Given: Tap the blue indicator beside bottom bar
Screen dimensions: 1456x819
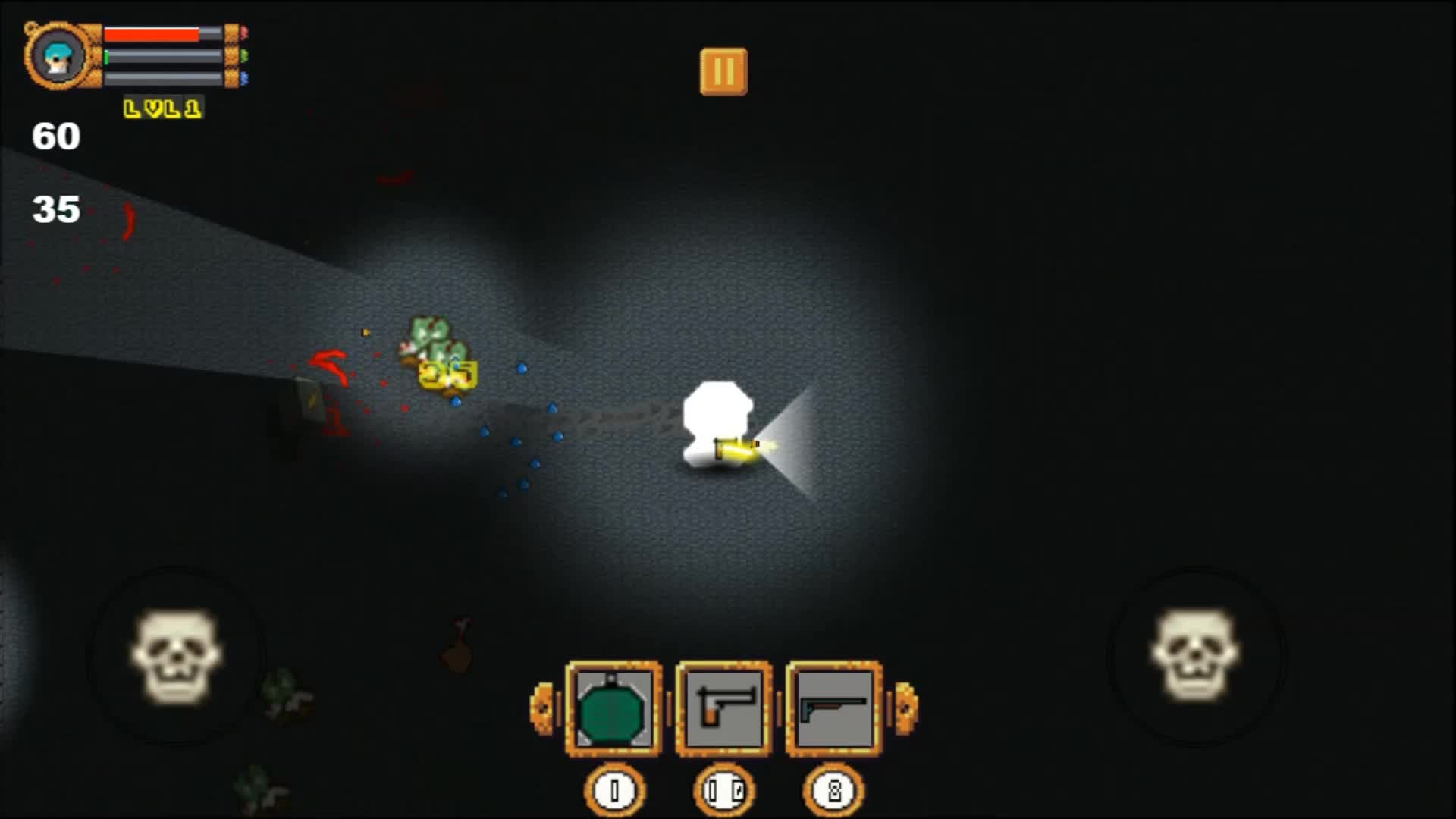Looking at the screenshot, I should [x=243, y=77].
